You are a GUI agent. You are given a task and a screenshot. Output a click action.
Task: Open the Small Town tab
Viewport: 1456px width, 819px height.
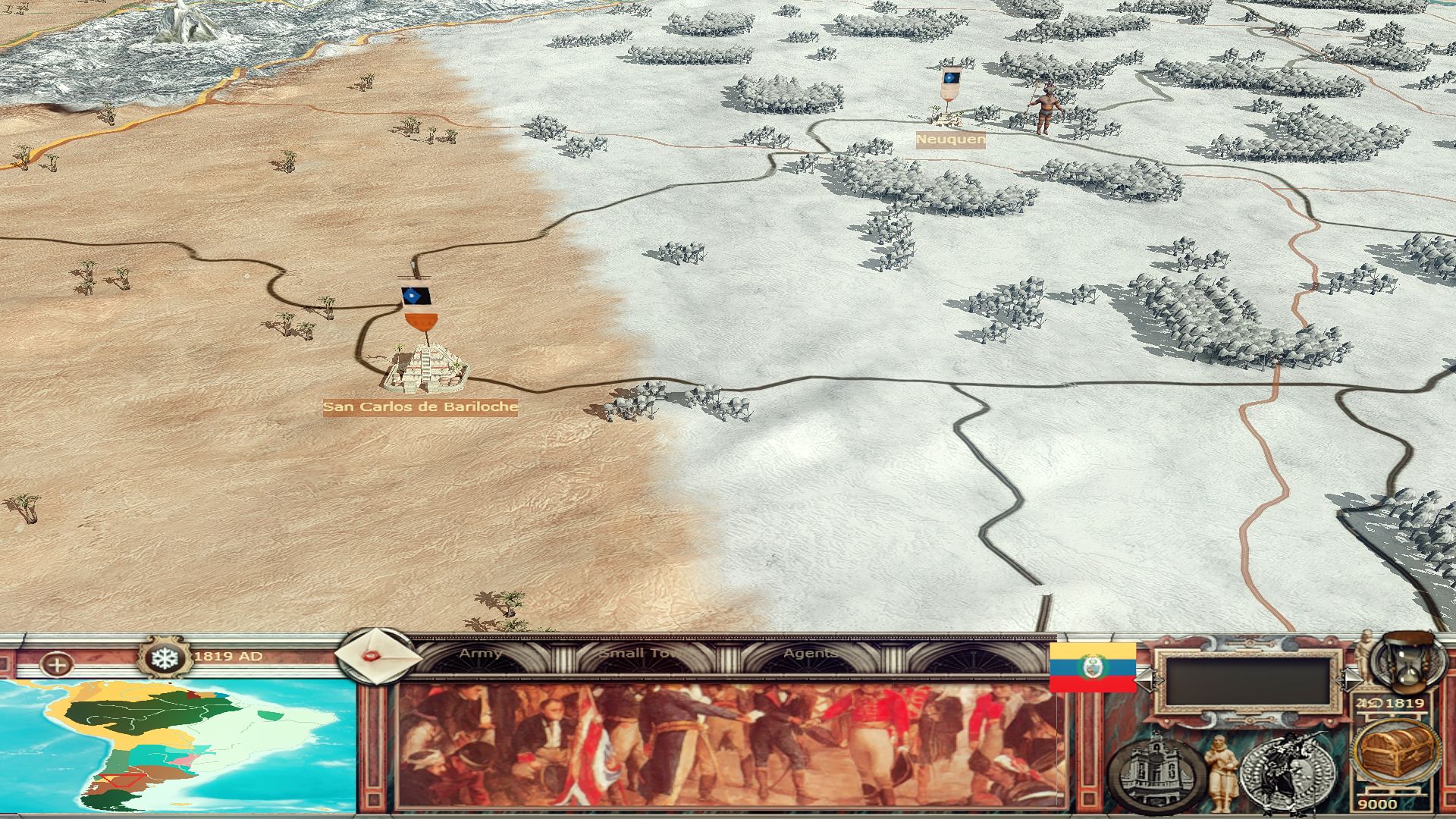[x=643, y=654]
